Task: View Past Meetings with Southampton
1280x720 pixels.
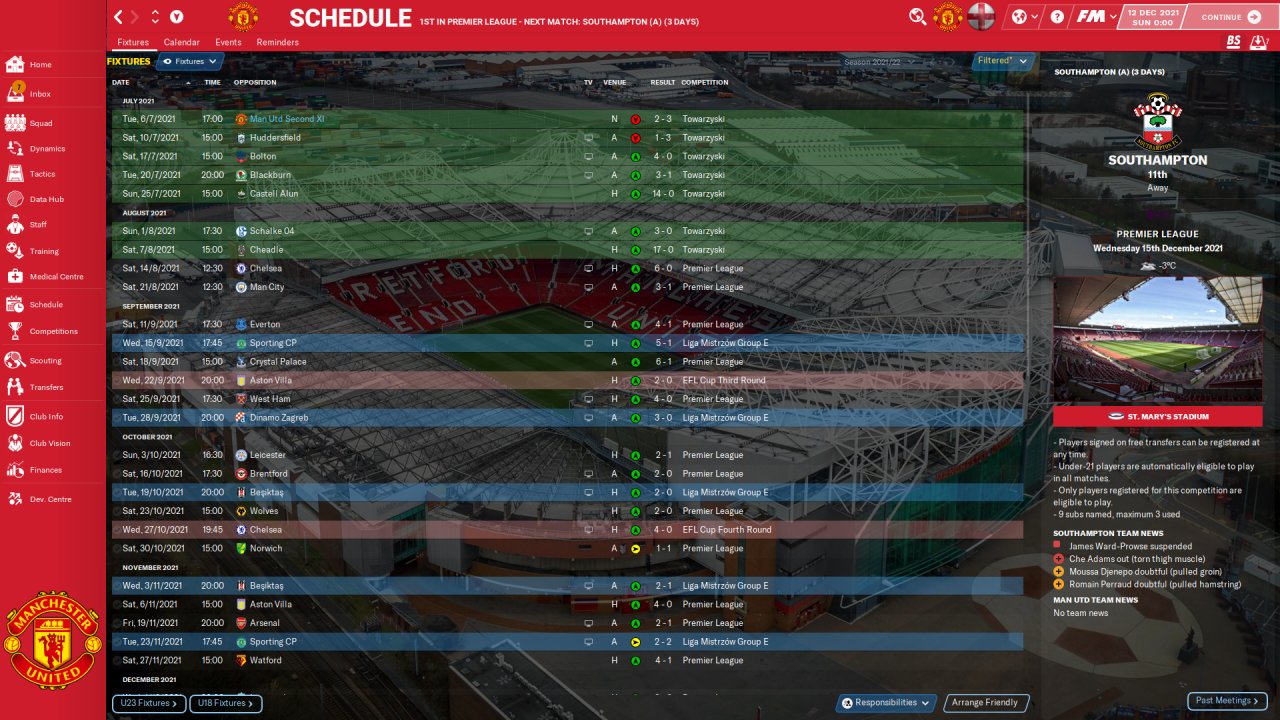Action: [x=1227, y=701]
